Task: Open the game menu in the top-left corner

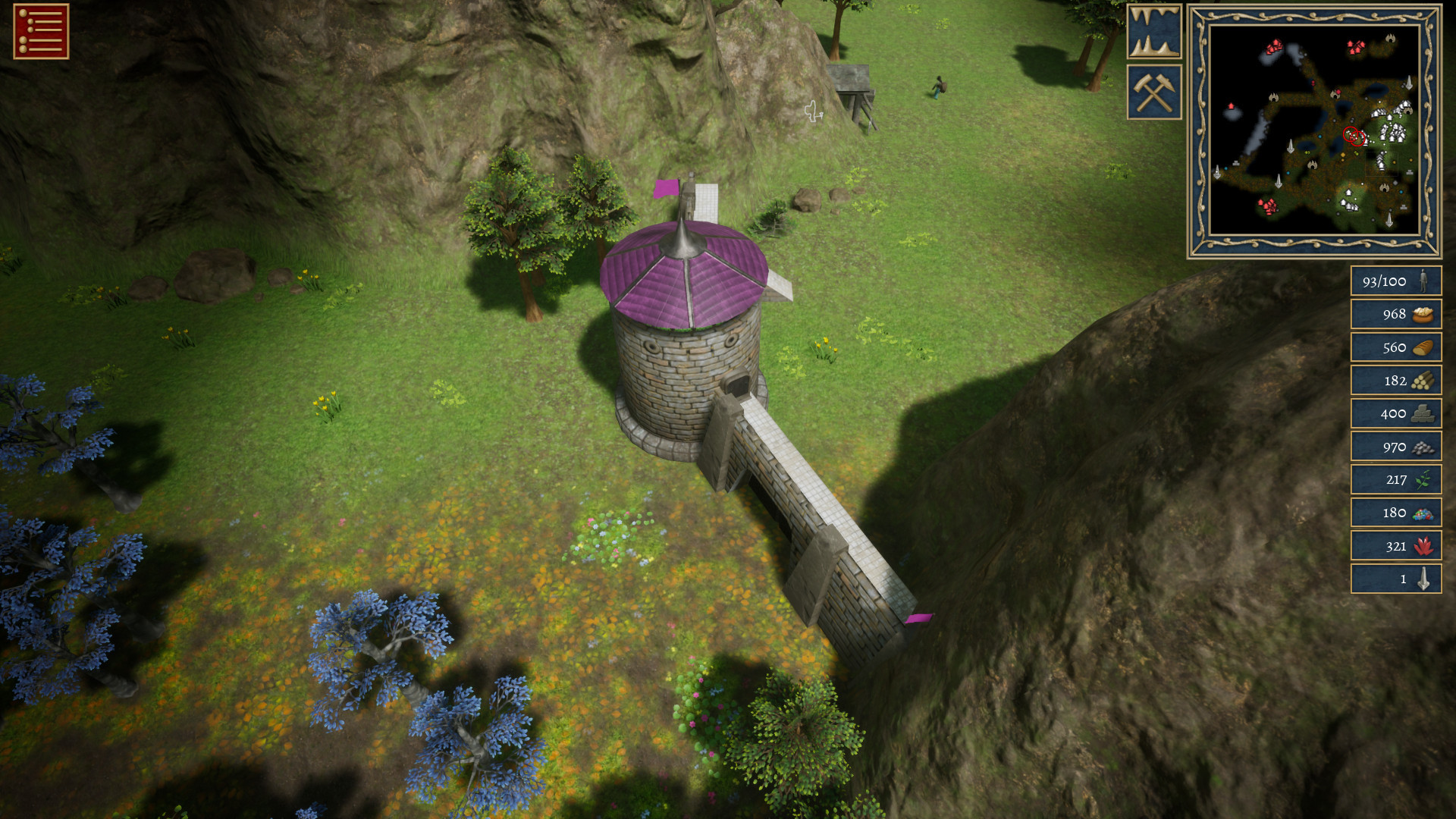Action: click(x=39, y=32)
